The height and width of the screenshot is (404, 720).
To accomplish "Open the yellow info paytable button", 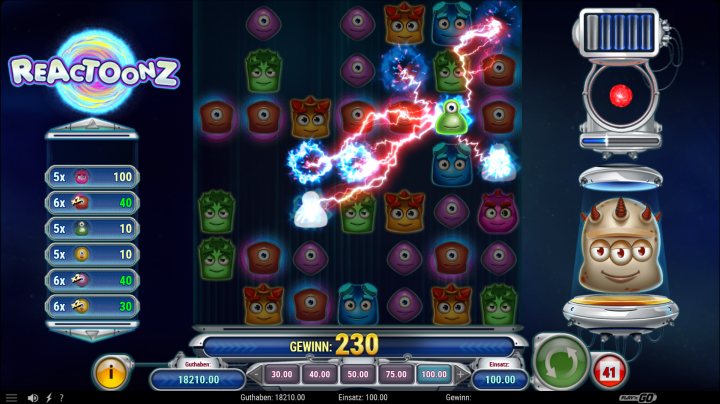I will pyautogui.click(x=113, y=372).
